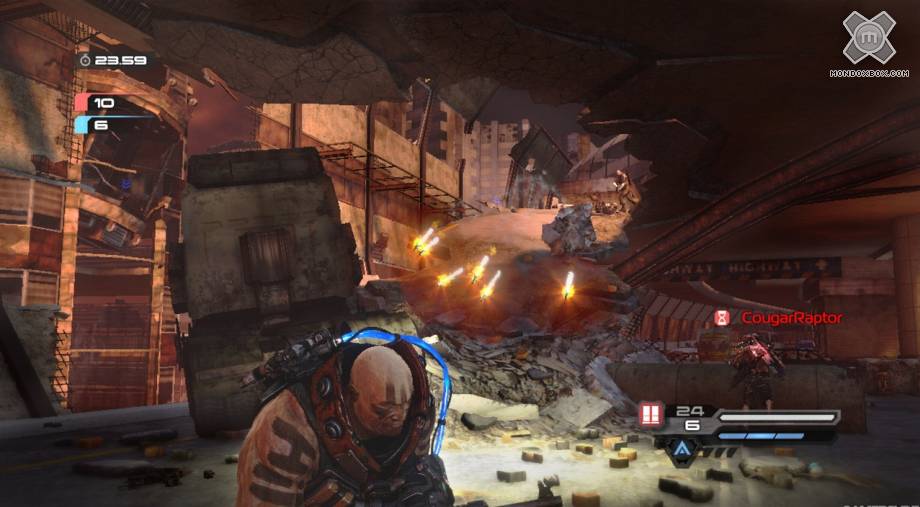Click the CougarRaptor player name tag

click(791, 318)
